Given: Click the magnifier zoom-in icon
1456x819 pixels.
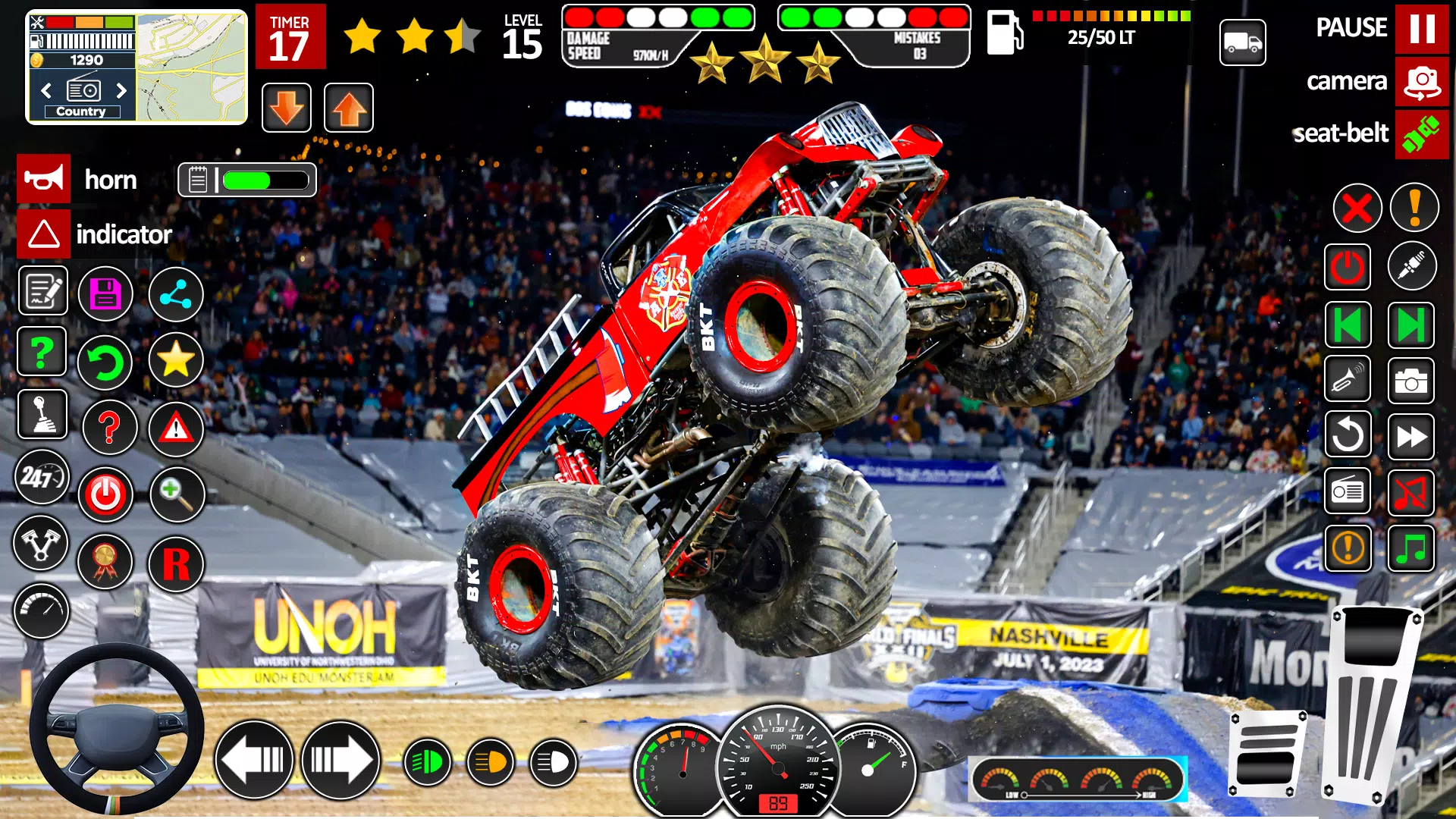Looking at the screenshot, I should (177, 494).
